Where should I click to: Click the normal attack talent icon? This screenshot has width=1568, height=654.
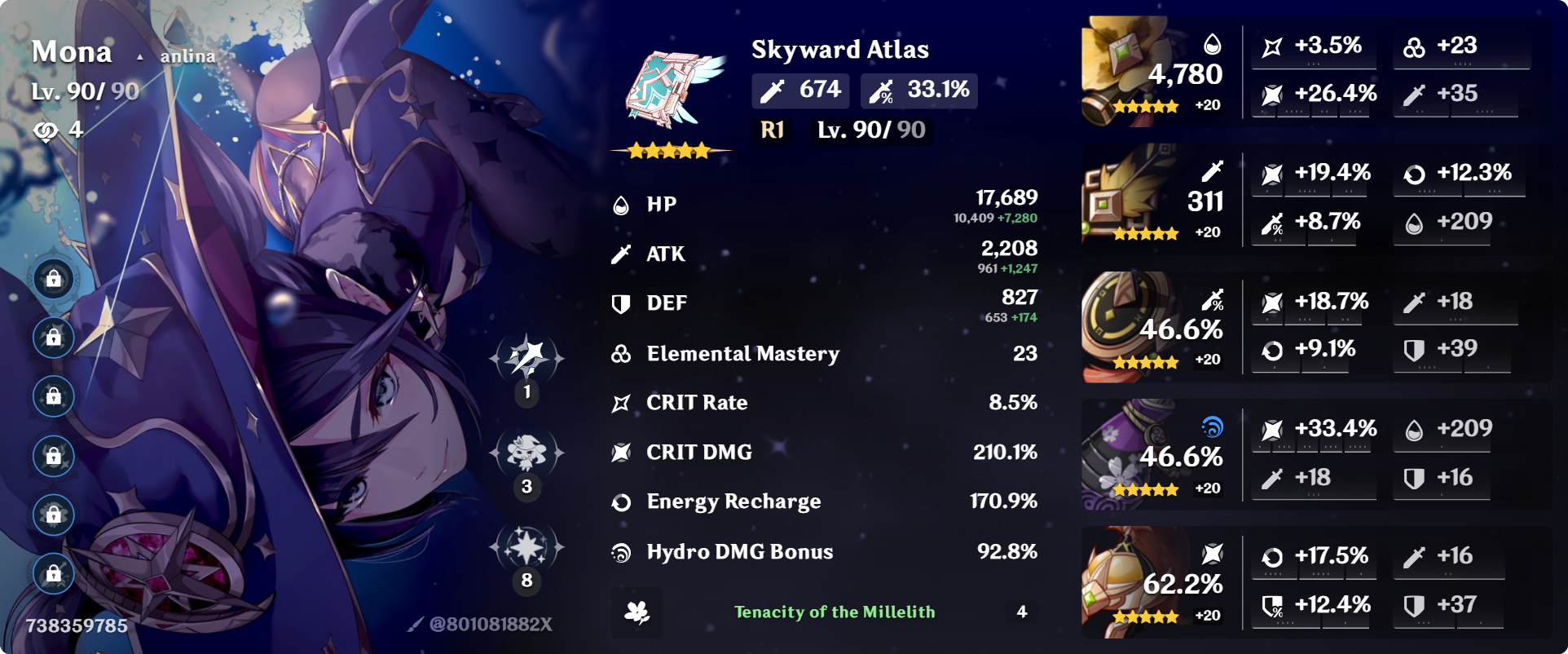point(526,357)
